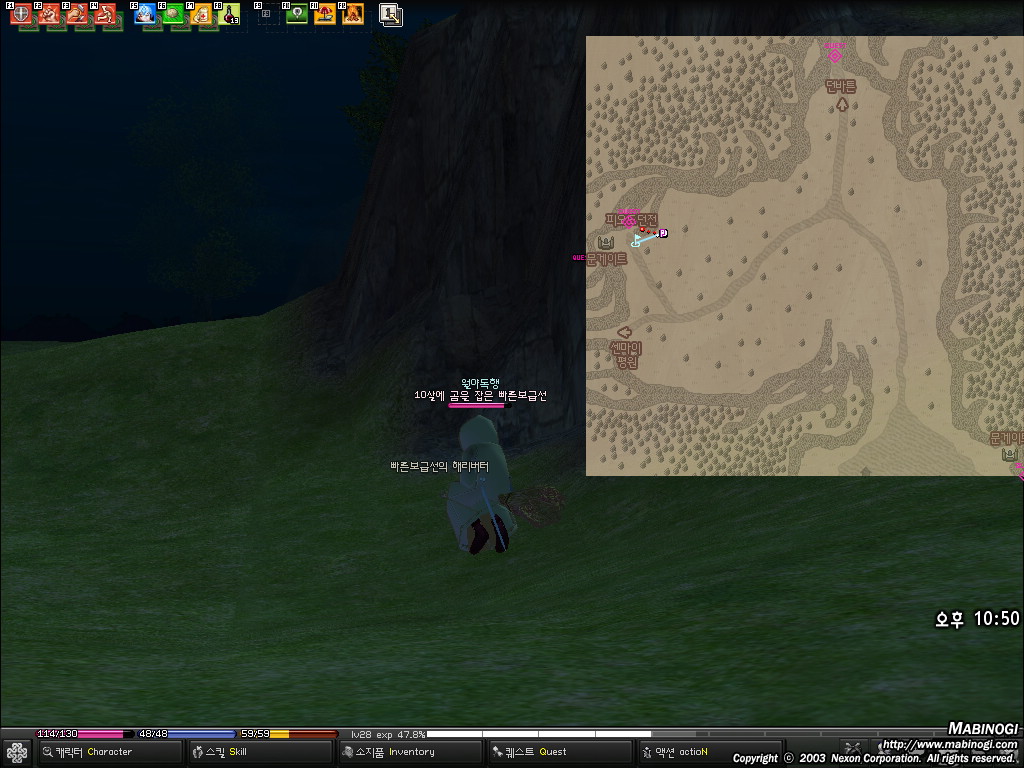Click the 센마이 평원 exit arrow on map
Viewport: 1024px width, 768px height.
coord(625,332)
